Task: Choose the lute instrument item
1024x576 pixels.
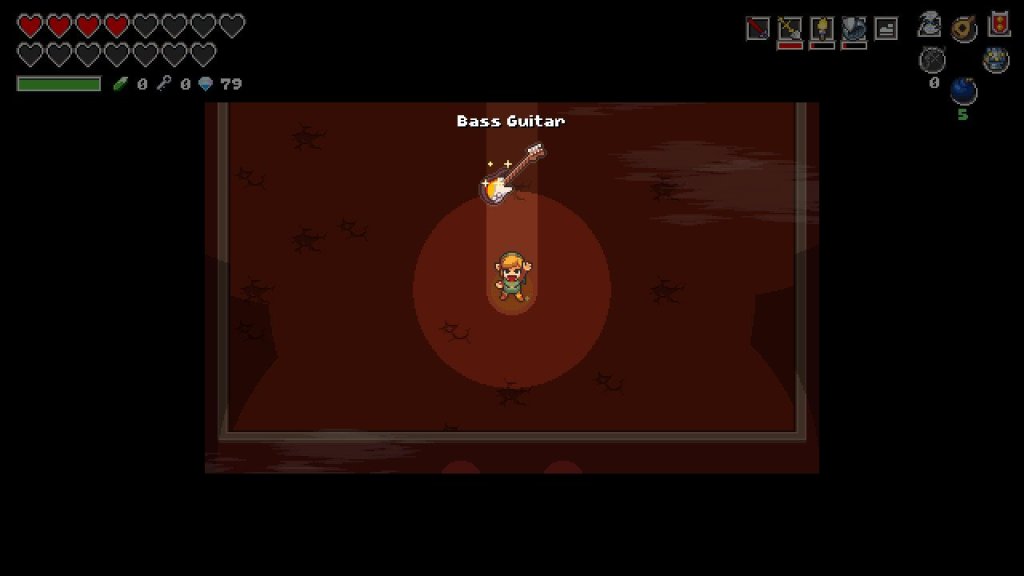Action: (964, 28)
